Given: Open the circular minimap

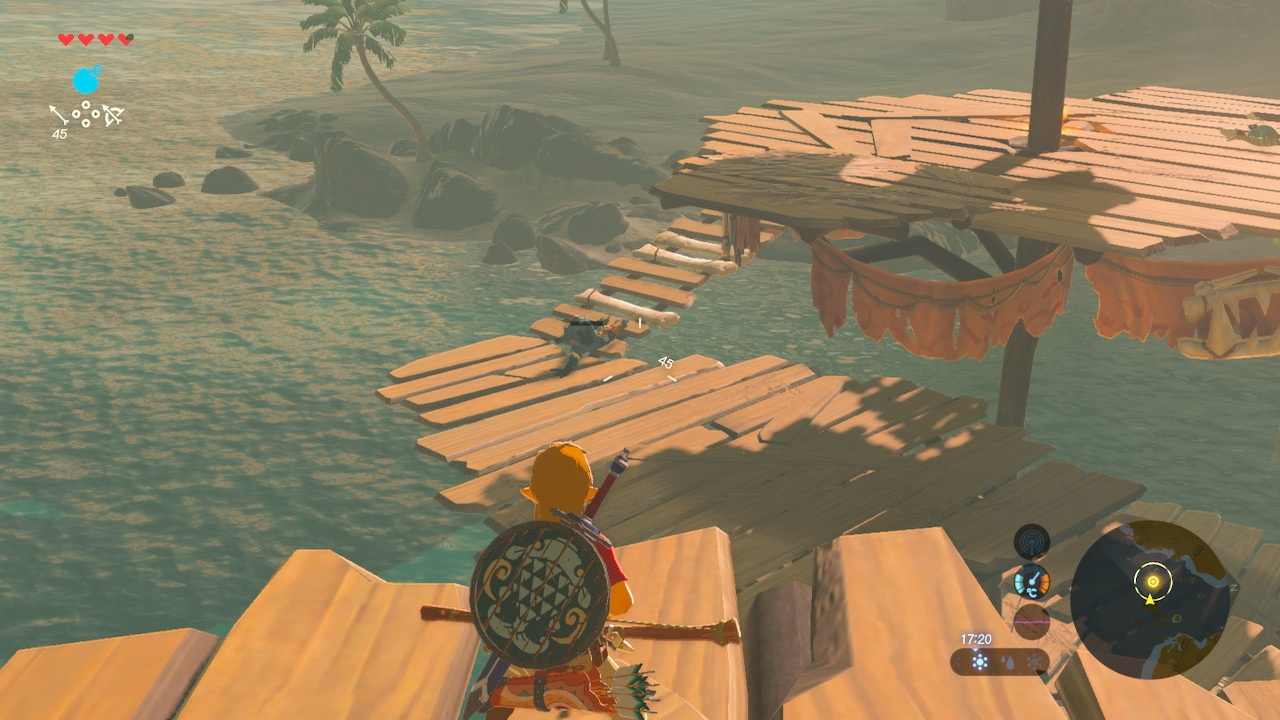Looking at the screenshot, I should coord(1149,598).
